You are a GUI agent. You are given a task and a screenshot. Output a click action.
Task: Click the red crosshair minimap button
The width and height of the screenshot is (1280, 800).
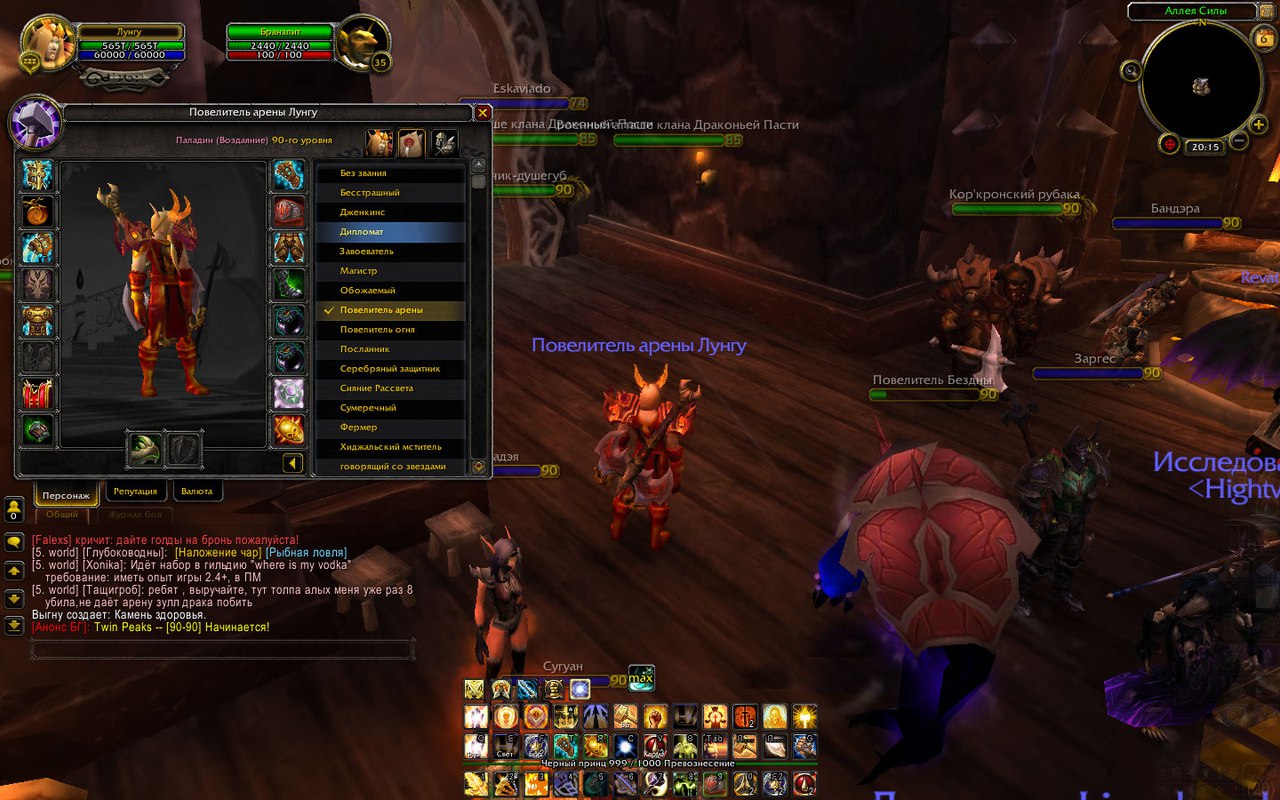click(x=1169, y=144)
